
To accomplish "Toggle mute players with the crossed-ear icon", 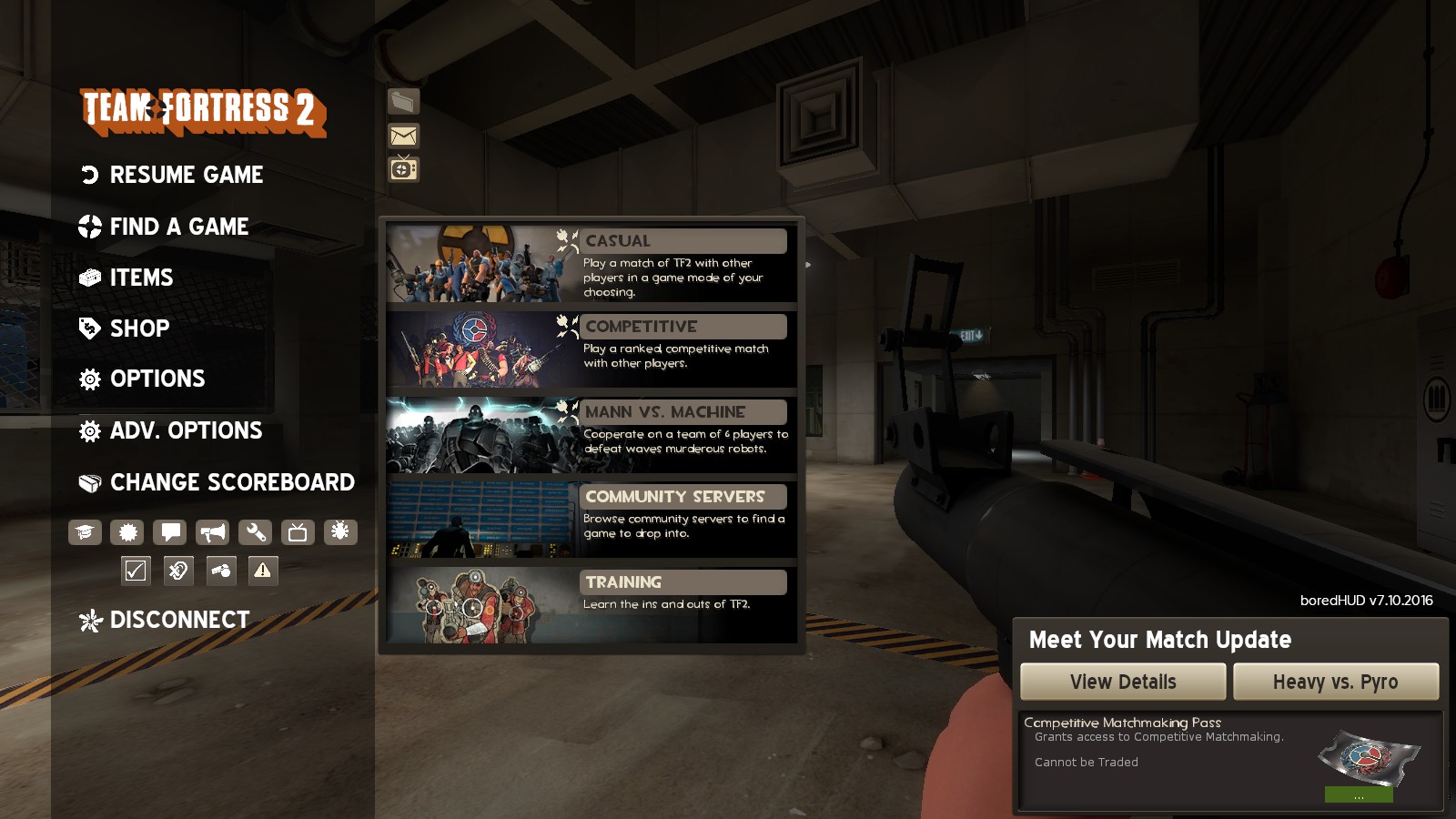I will 177,571.
